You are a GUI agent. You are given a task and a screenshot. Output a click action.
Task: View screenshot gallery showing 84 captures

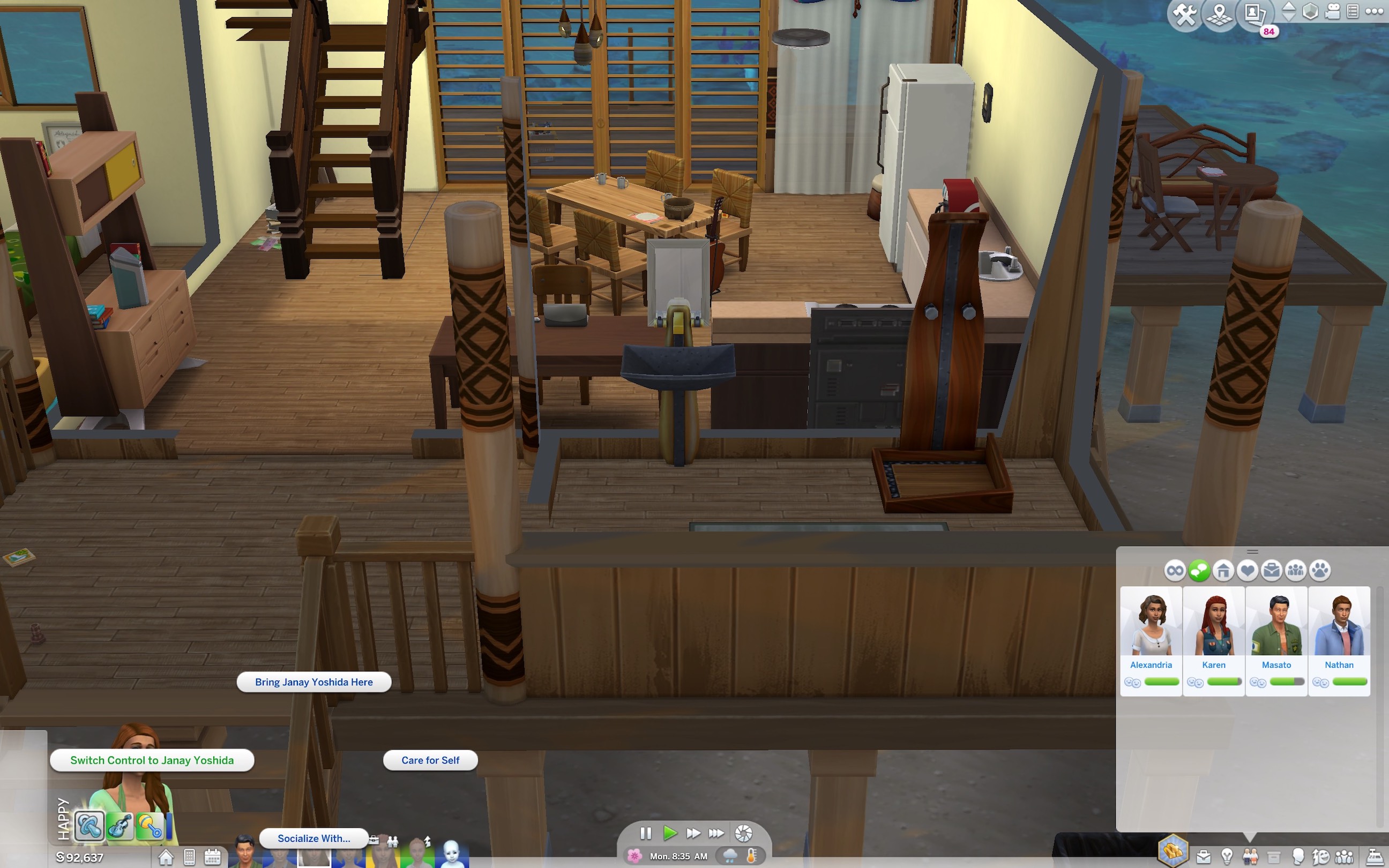click(x=1253, y=14)
